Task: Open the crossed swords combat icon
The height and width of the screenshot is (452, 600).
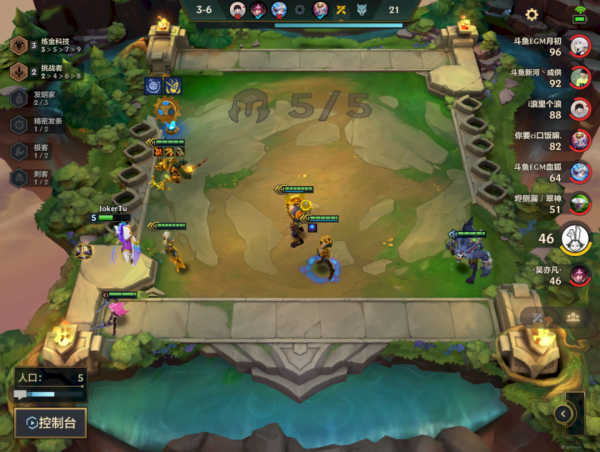Action: (x=541, y=317)
